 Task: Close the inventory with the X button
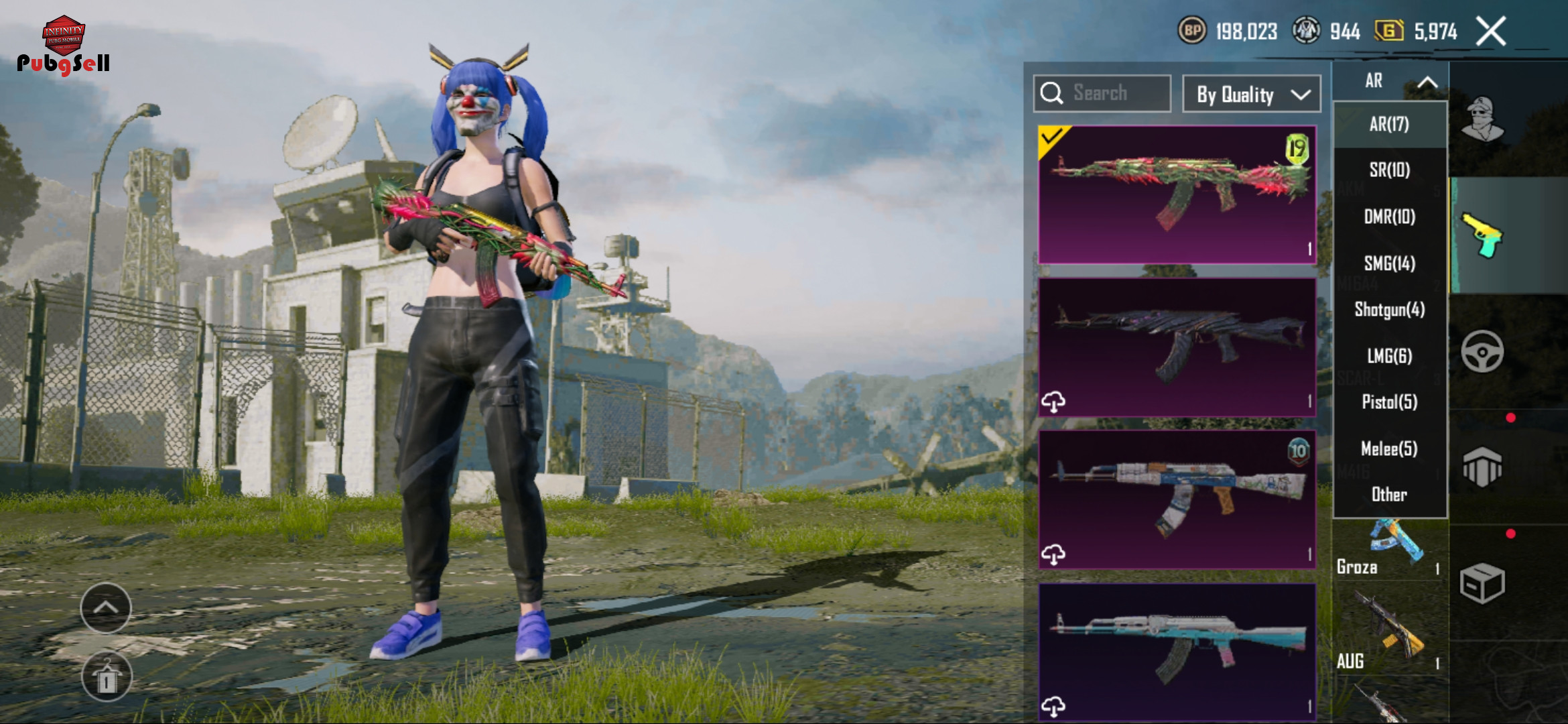[x=1491, y=32]
